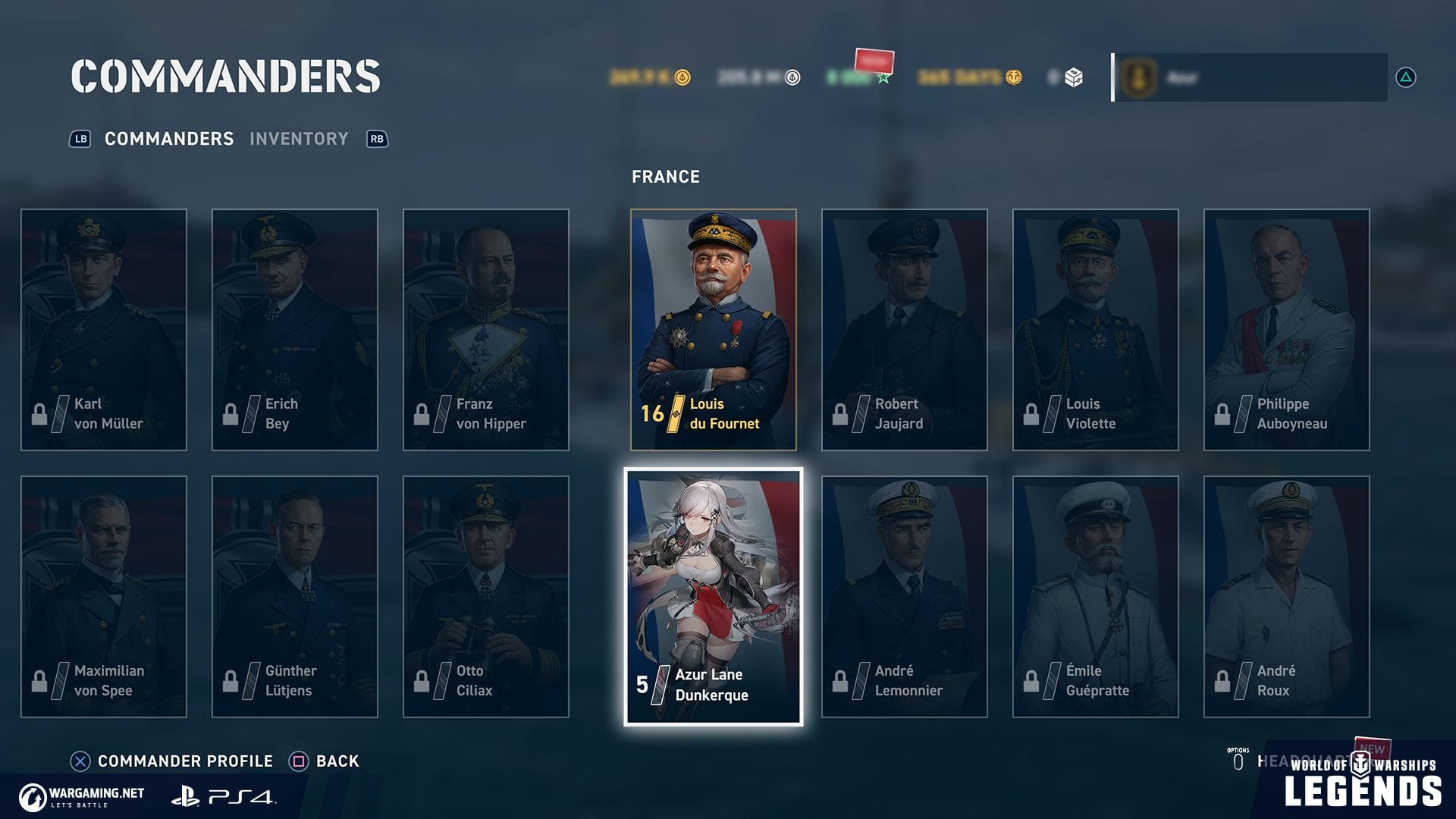Choose Philippe Auboyneau's commander card

(x=1286, y=329)
